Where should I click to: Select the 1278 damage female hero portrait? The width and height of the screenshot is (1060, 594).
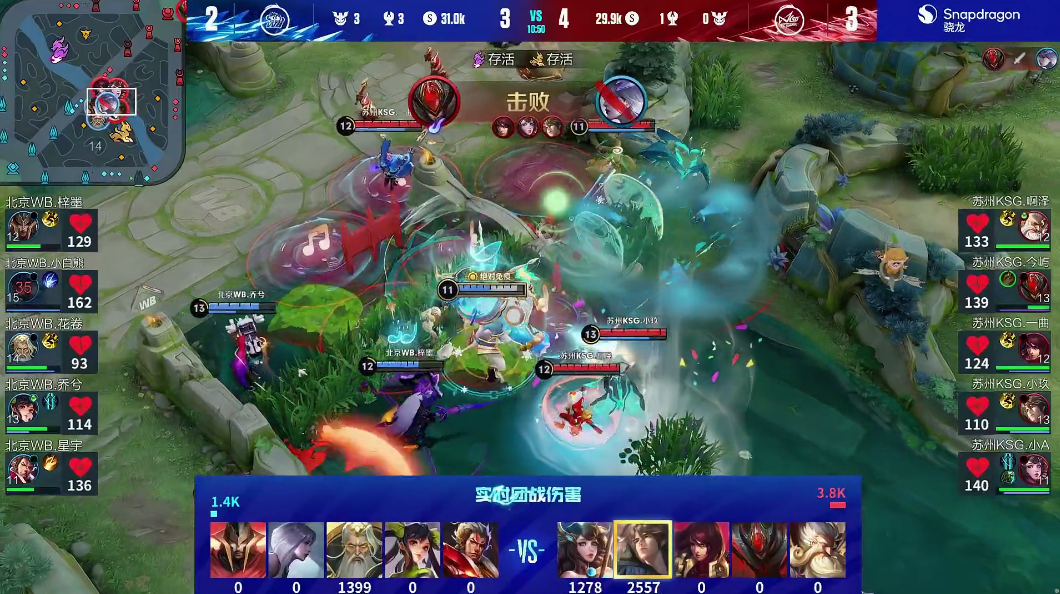585,550
